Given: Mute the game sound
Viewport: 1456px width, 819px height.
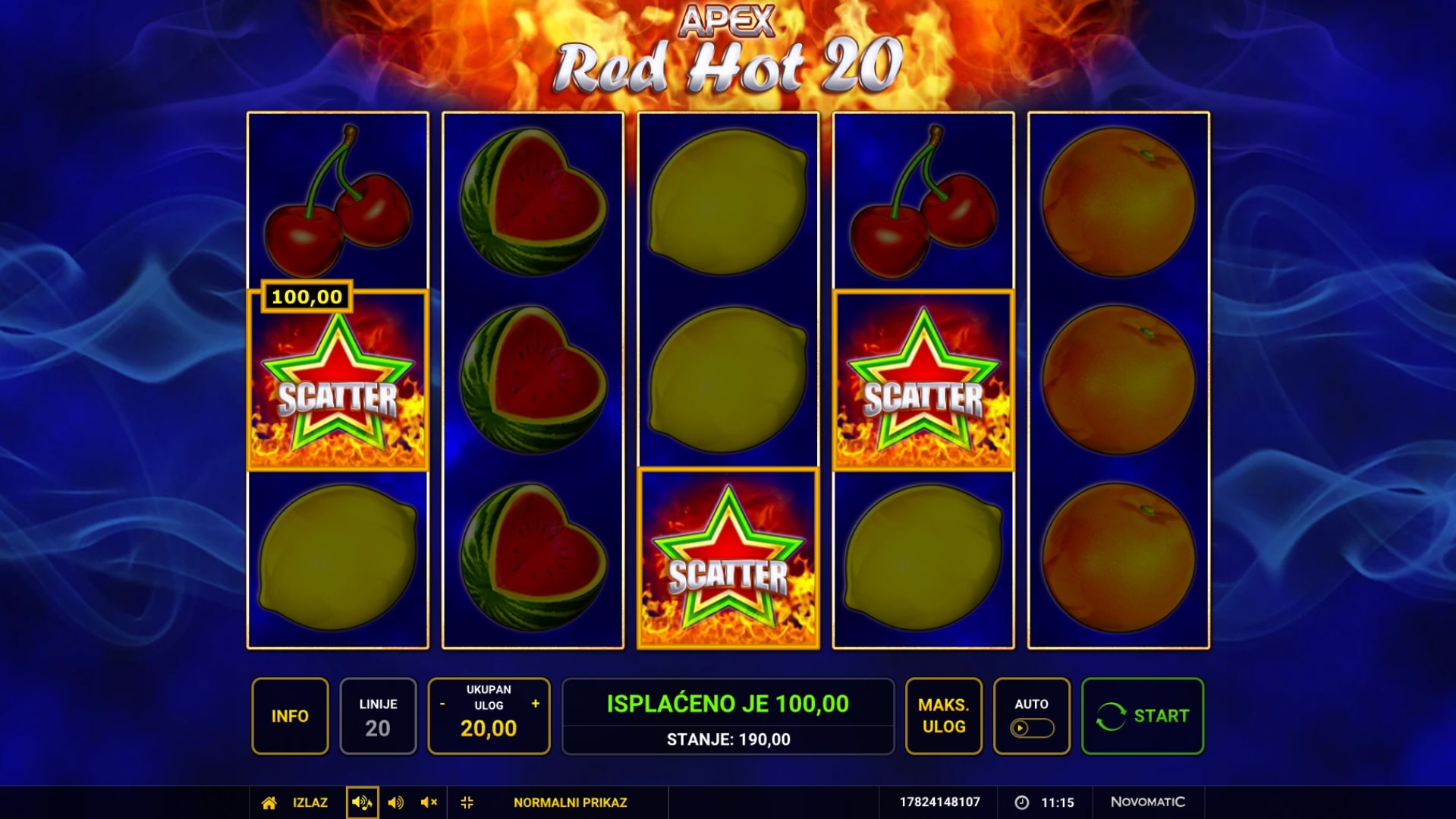Looking at the screenshot, I should click(x=429, y=802).
